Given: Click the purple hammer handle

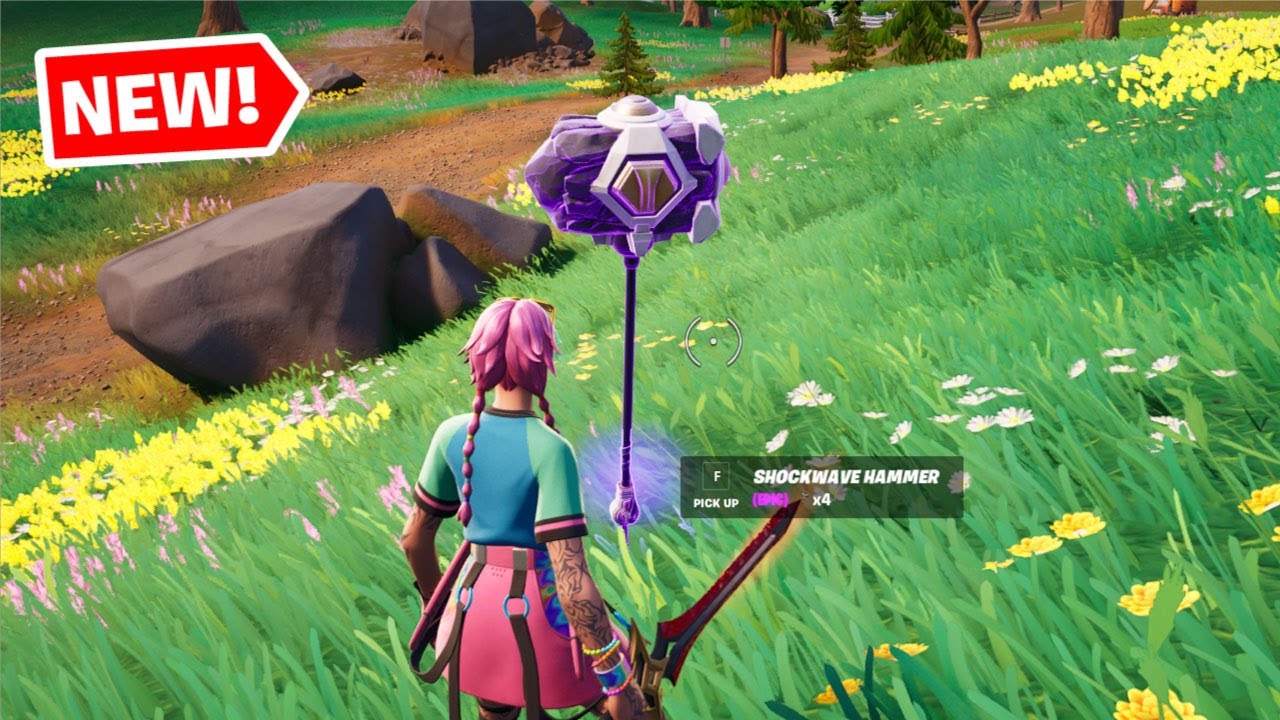Looking at the screenshot, I should pos(630,360).
